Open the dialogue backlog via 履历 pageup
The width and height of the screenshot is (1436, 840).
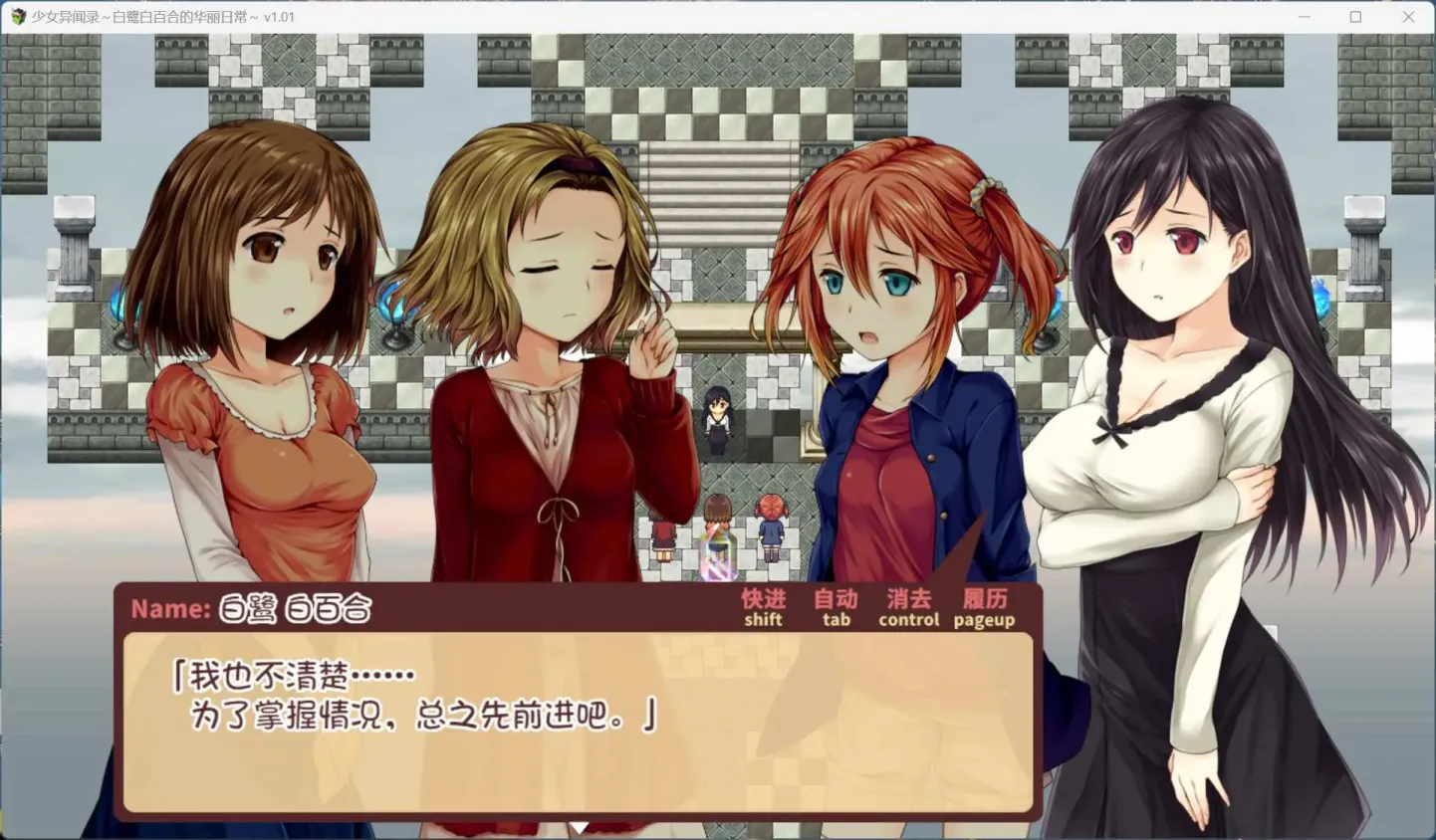pos(983,607)
